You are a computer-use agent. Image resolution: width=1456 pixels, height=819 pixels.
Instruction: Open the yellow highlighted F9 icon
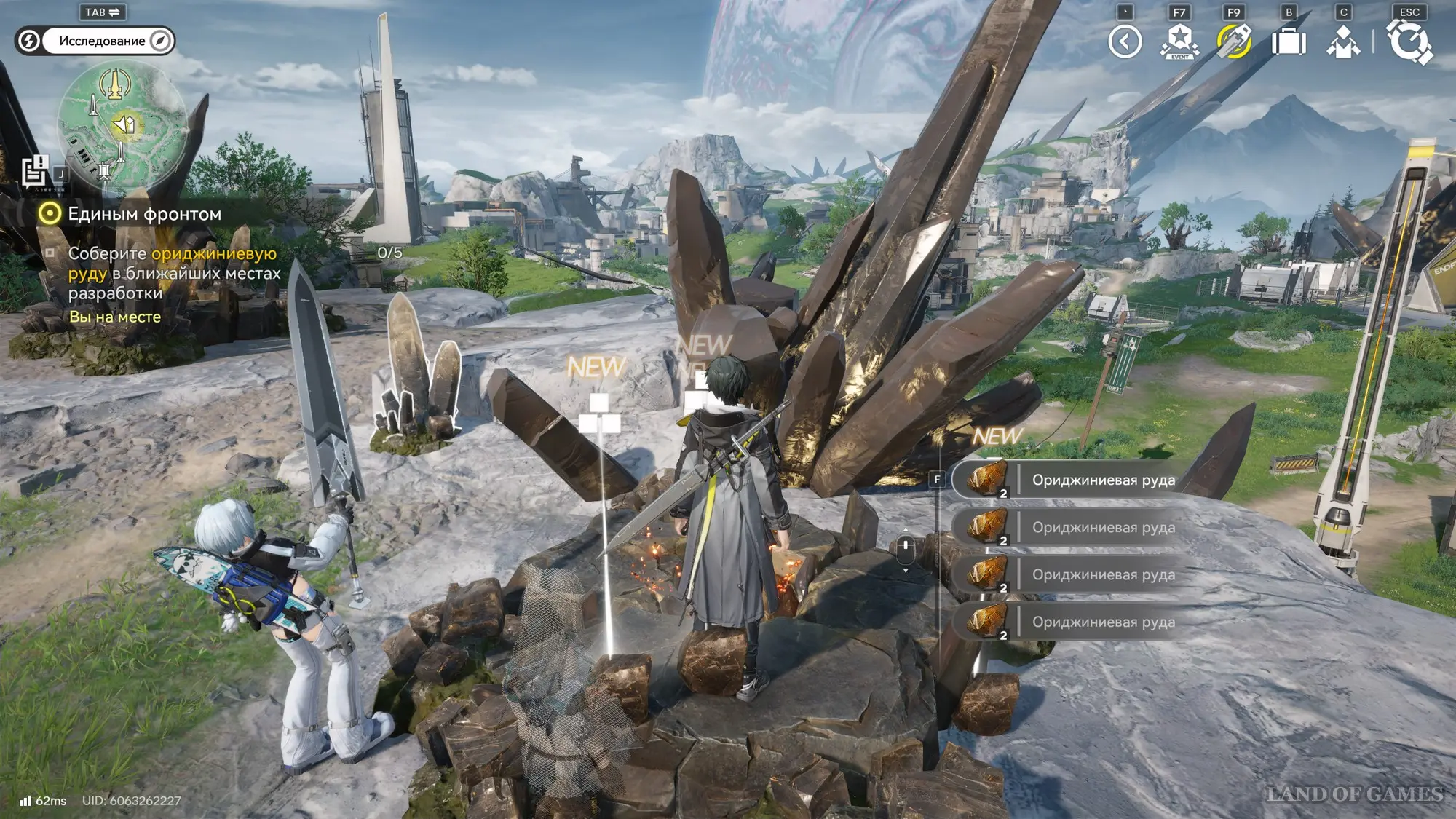pyautogui.click(x=1234, y=41)
